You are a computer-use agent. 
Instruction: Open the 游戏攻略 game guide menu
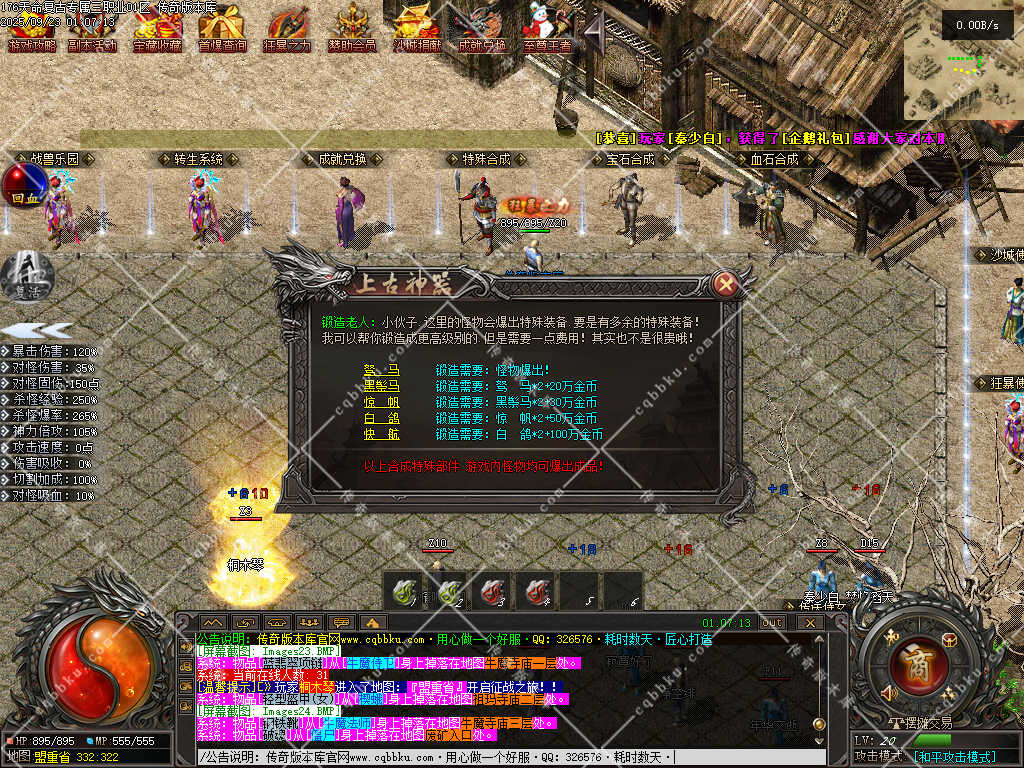(x=31, y=28)
